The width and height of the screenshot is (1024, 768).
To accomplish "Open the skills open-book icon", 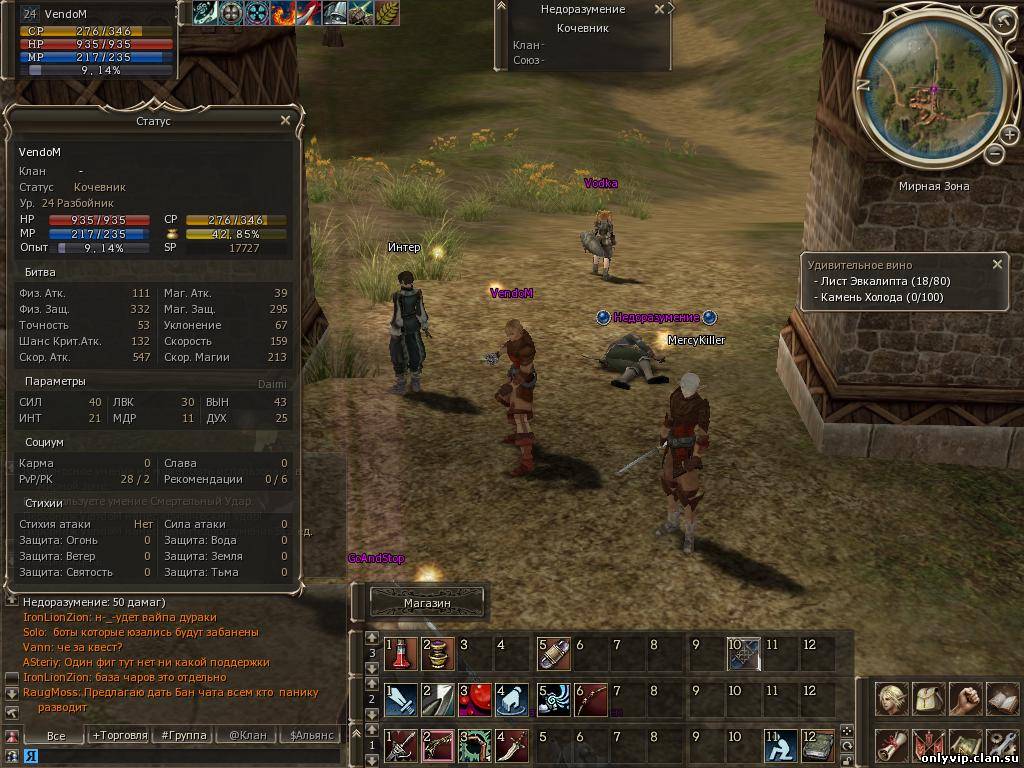I will (1001, 700).
